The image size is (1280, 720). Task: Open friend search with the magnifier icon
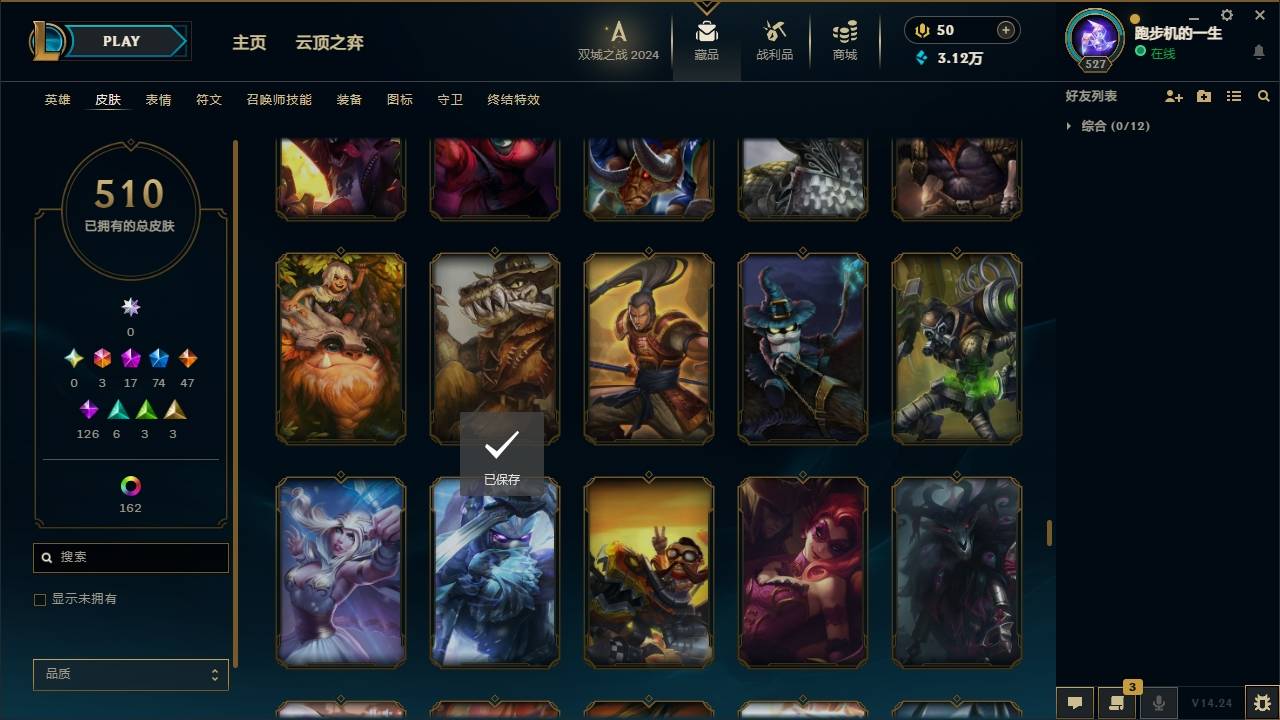coord(1264,96)
